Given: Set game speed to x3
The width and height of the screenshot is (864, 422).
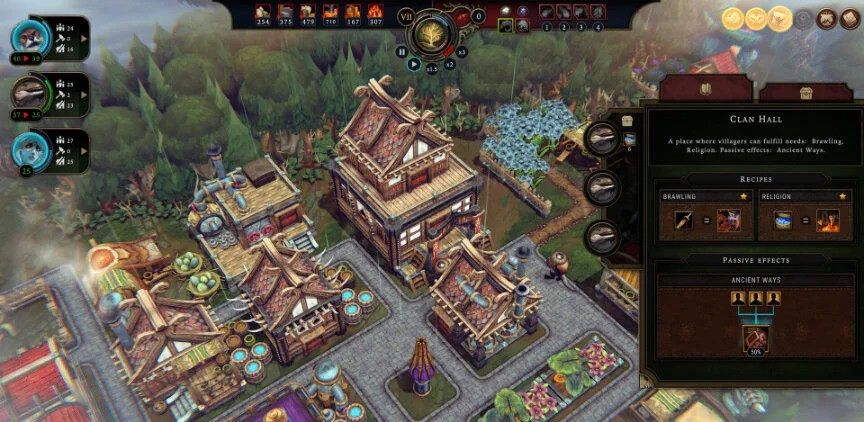Looking at the screenshot, I should click(461, 50).
